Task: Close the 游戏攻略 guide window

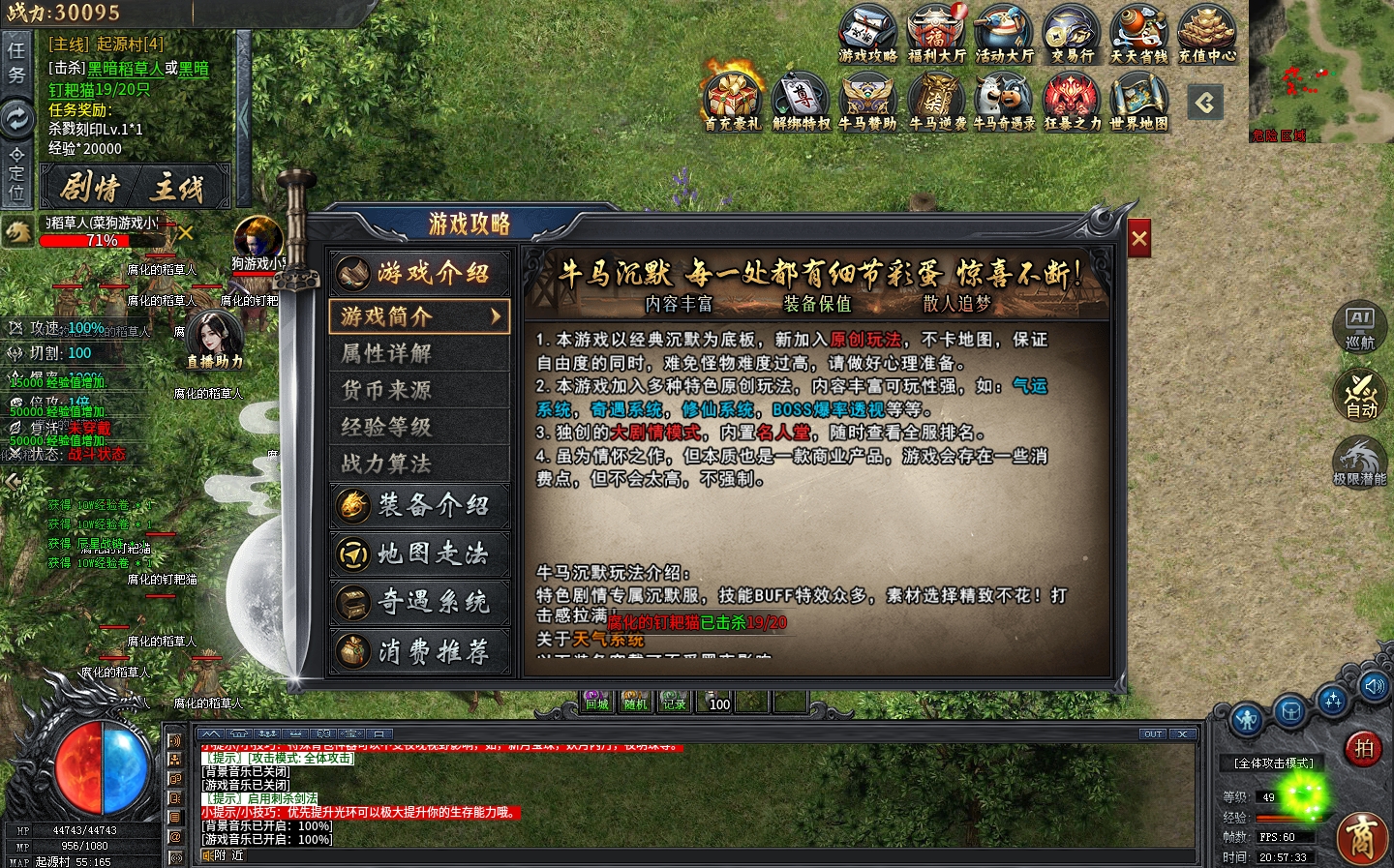Action: click(1139, 238)
